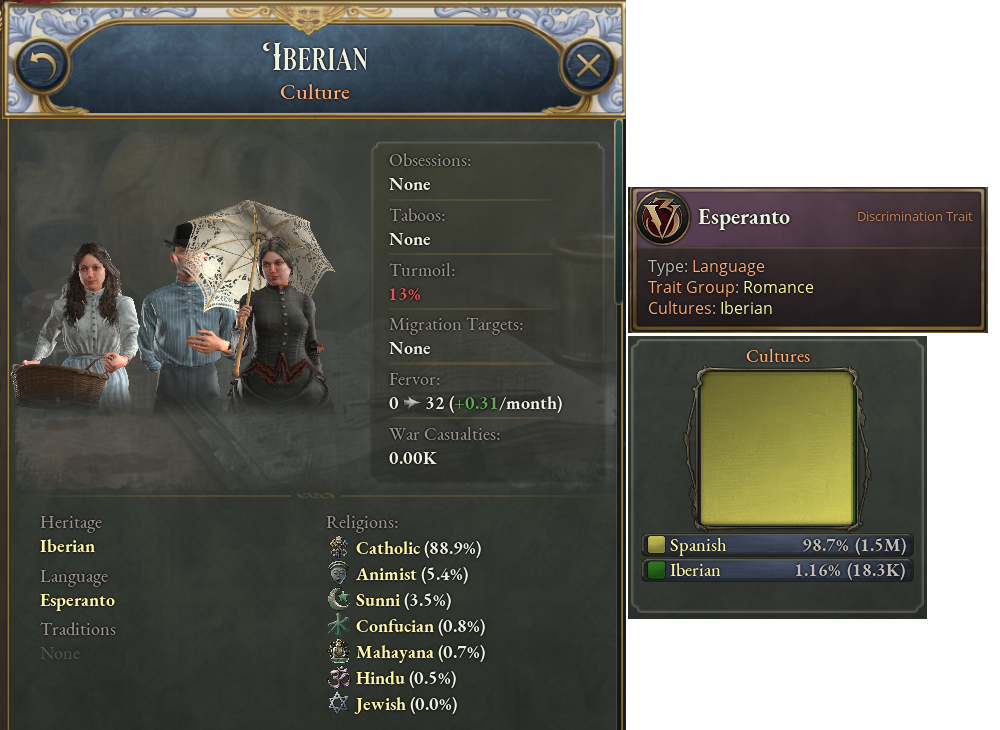Choose the Mahayana religion entry

(394, 653)
